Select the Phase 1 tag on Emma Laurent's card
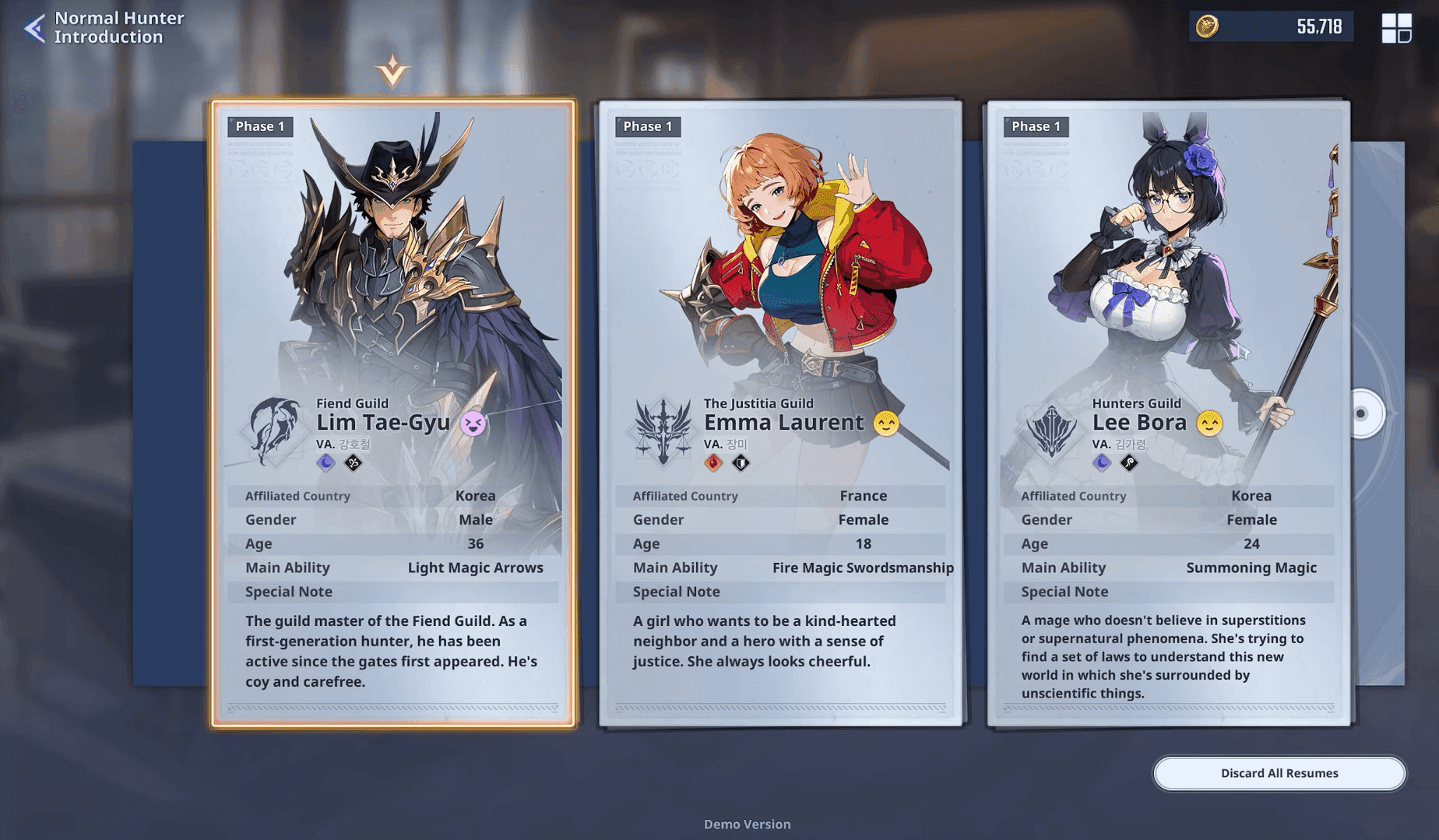Viewport: 1439px width, 840px height. [x=647, y=125]
